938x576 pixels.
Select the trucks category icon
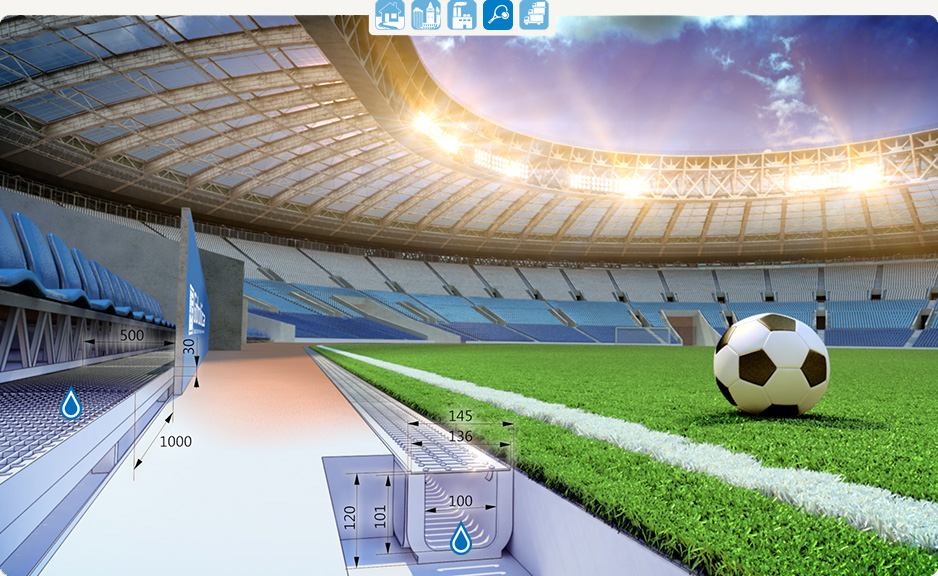[534, 15]
